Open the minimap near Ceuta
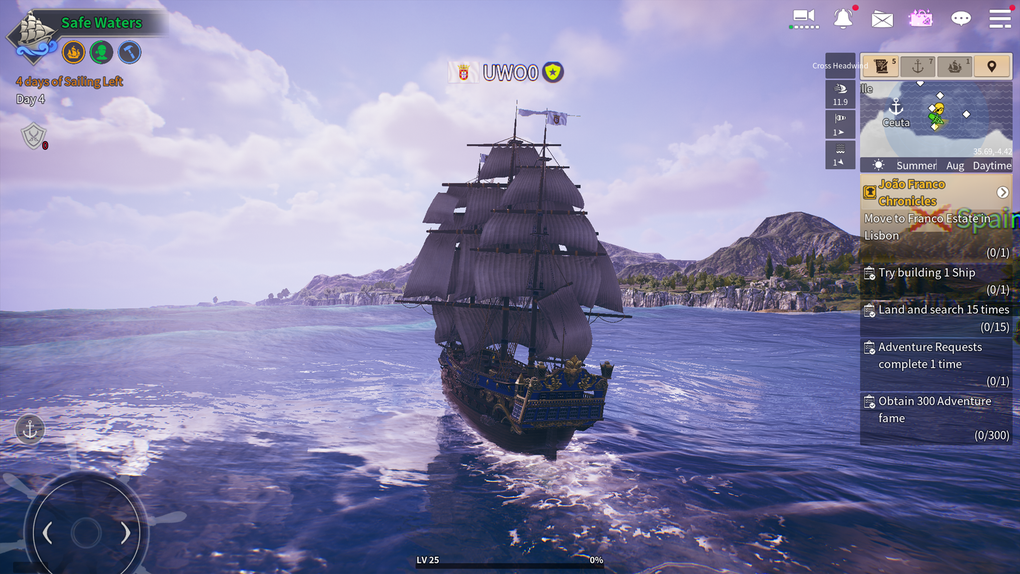This screenshot has height=574, width=1020. [x=935, y=118]
